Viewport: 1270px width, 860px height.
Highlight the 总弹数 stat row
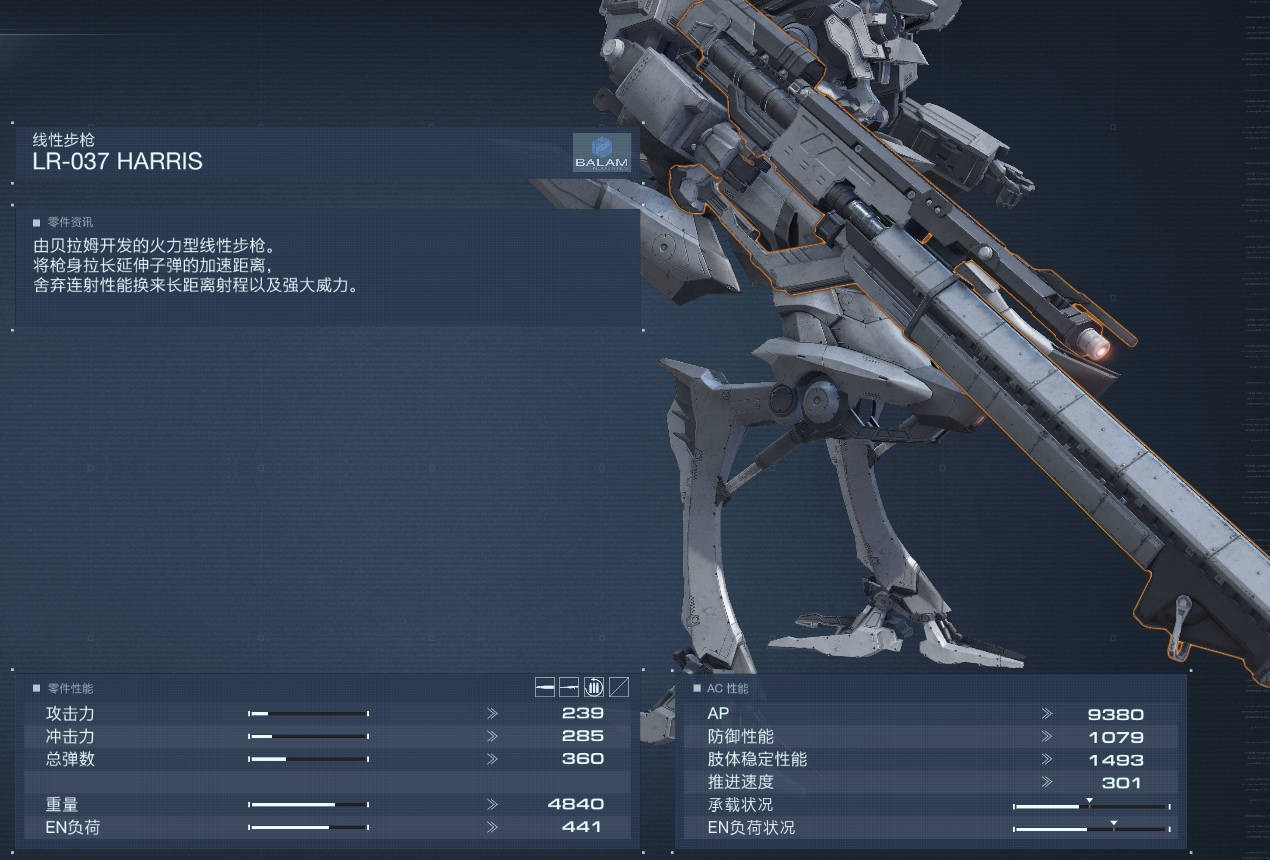pos(327,759)
